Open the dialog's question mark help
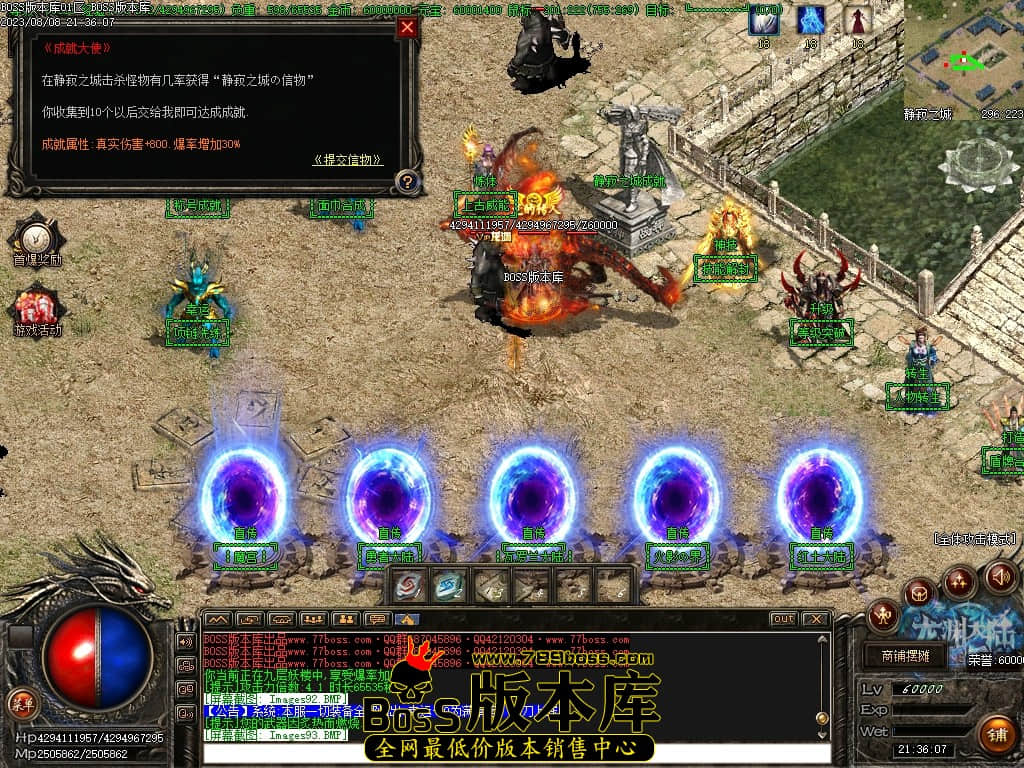 tap(407, 182)
